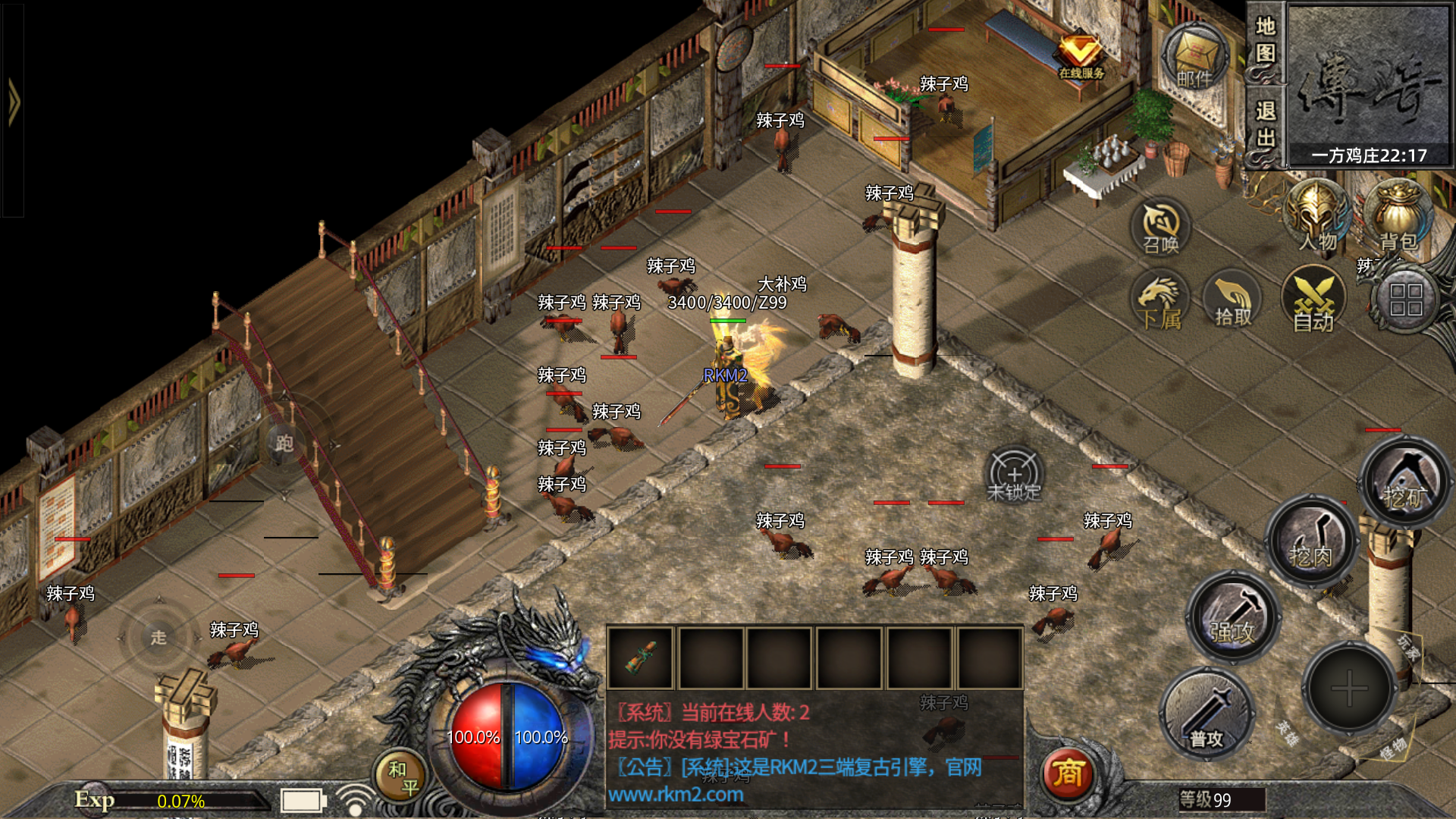Open the 在线服务 online service icon
This screenshot has height=819, width=1456.
[x=1081, y=55]
